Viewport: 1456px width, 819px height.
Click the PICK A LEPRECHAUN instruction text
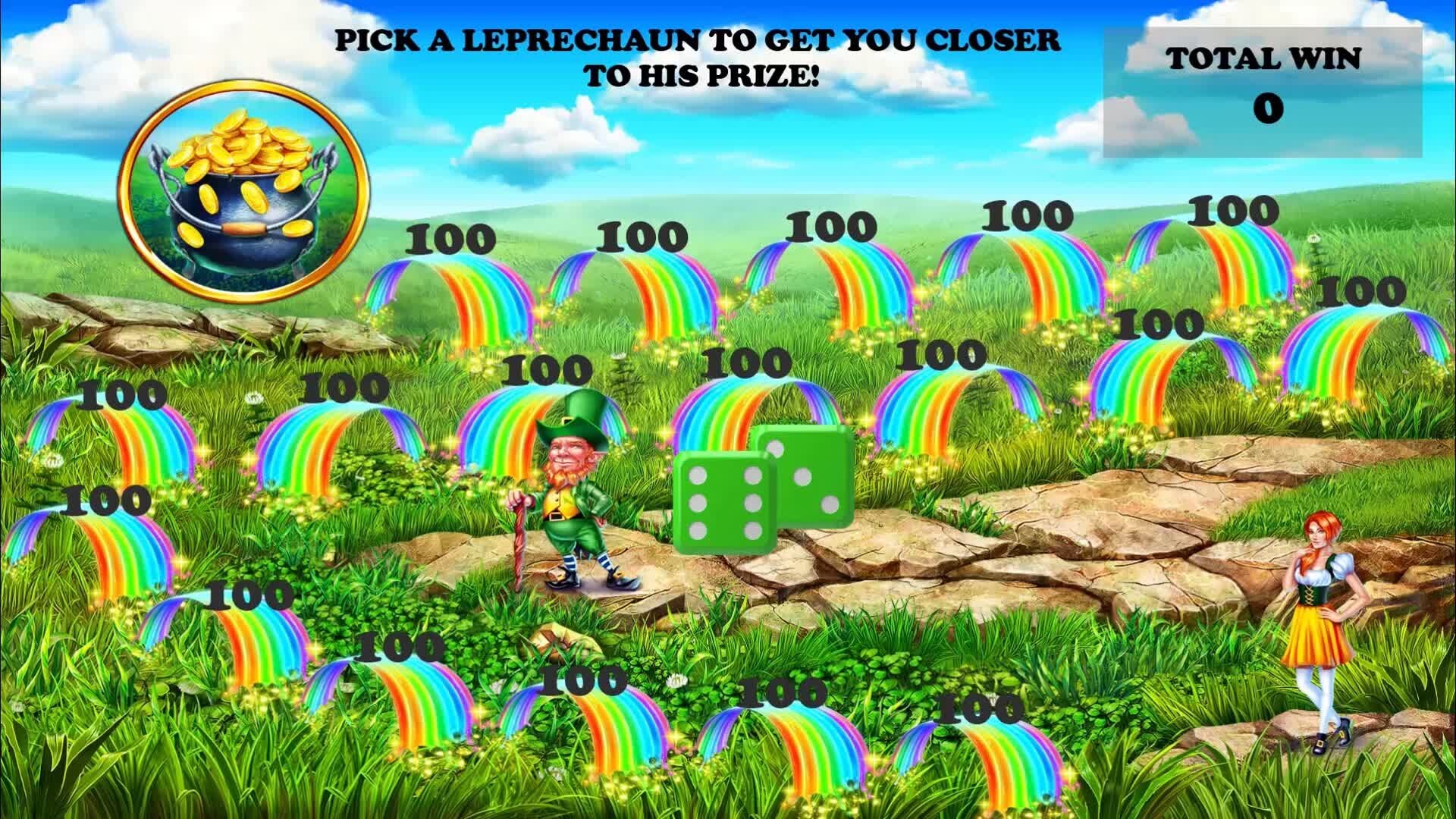point(698,53)
